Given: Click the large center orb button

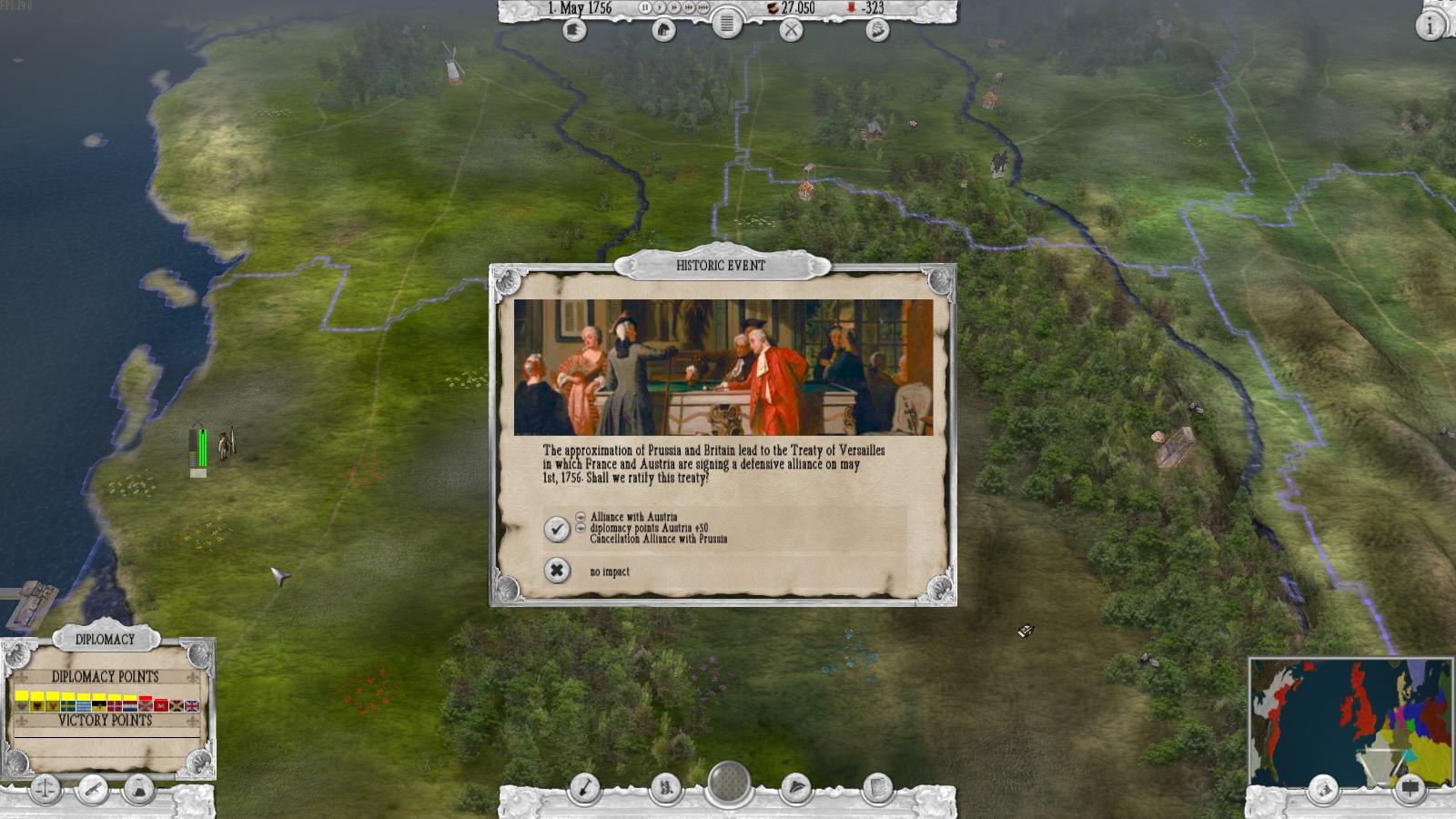Looking at the screenshot, I should pyautogui.click(x=728, y=783).
